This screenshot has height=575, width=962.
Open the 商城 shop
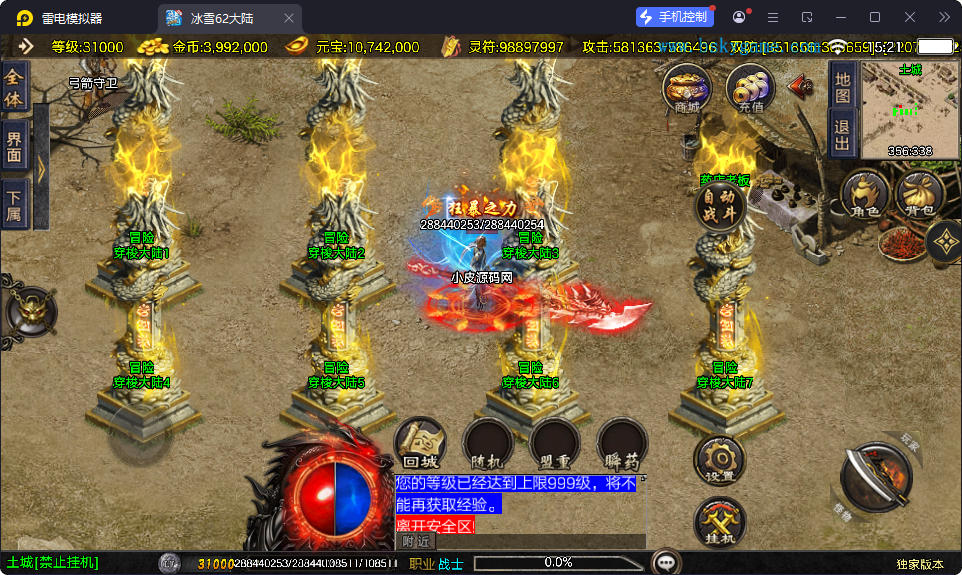tap(687, 88)
